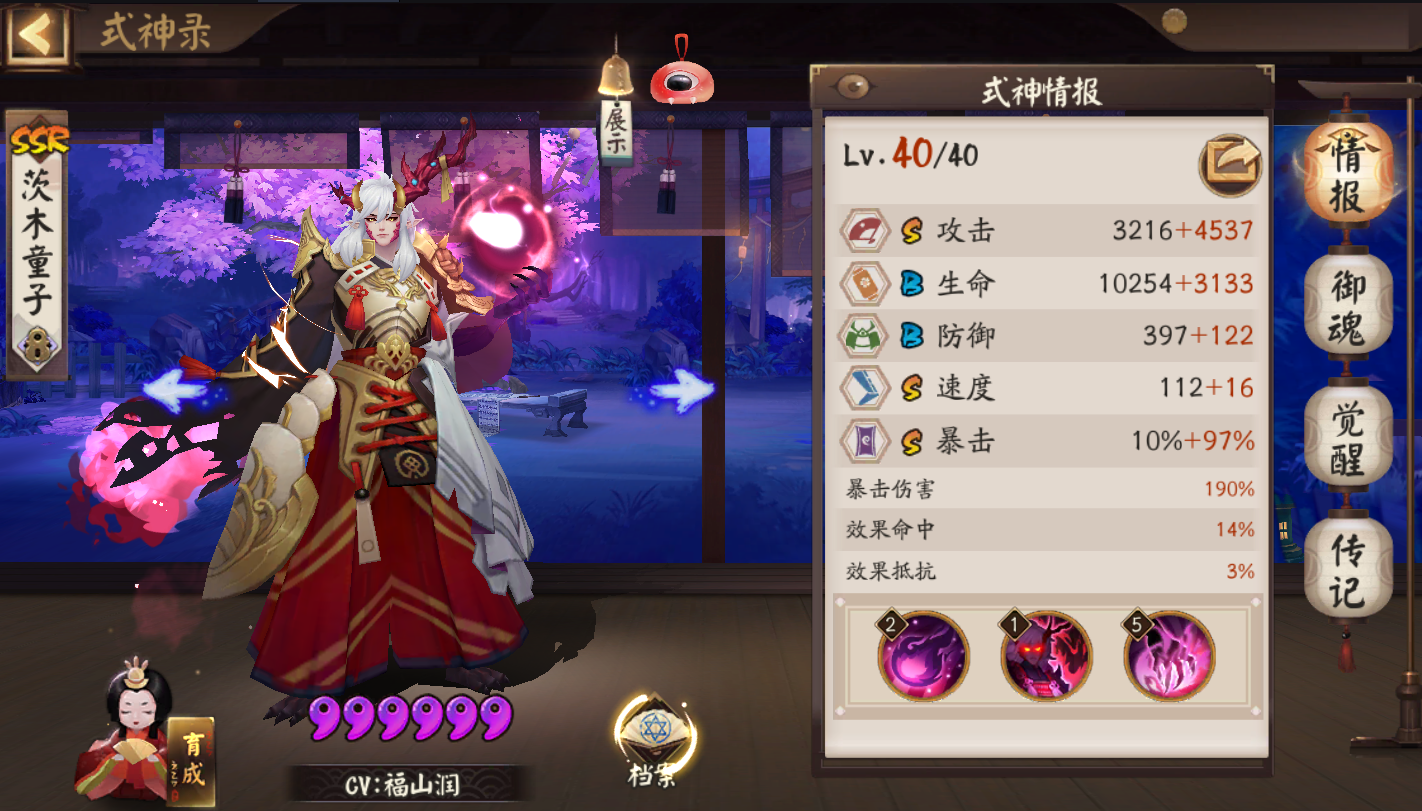Open the 觉醒 awakening tab
The width and height of the screenshot is (1422, 811).
pyautogui.click(x=1348, y=430)
